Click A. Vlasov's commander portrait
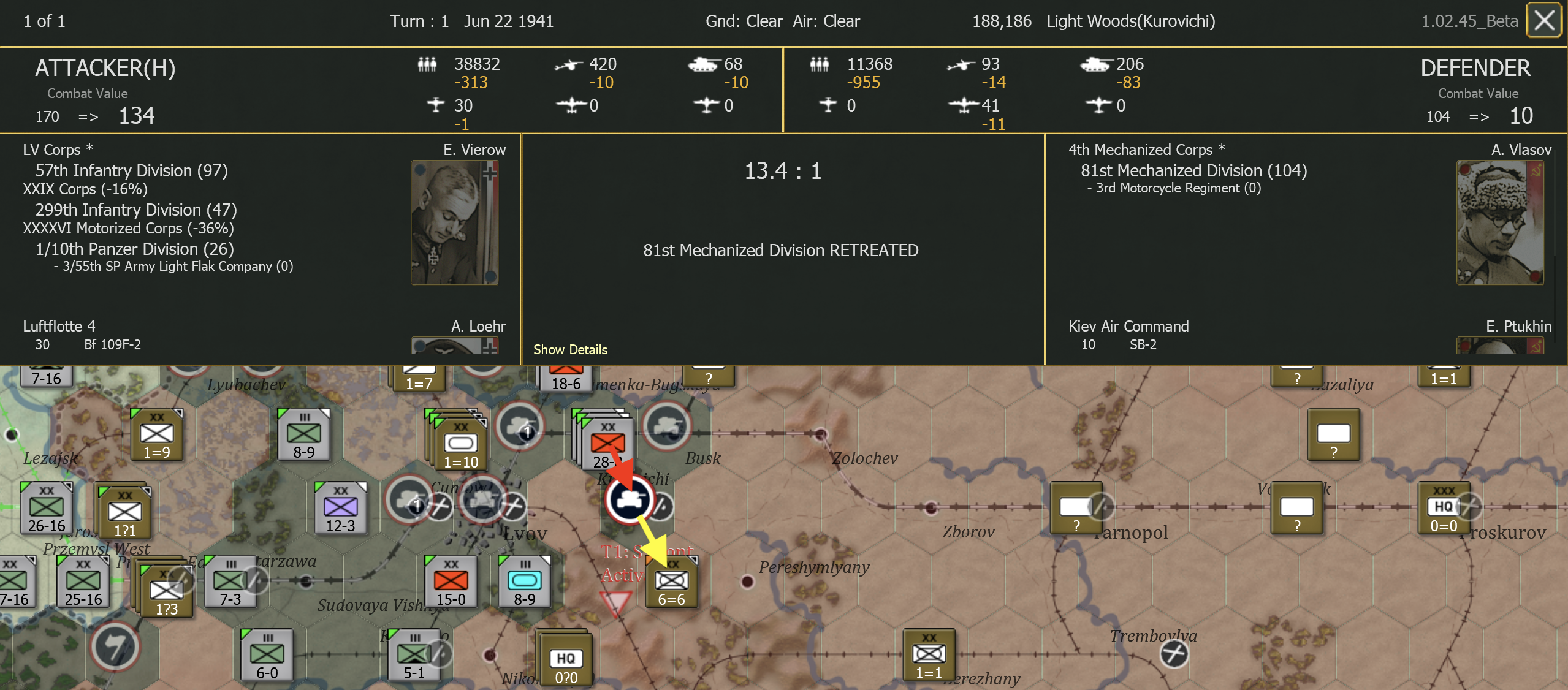 (x=1501, y=222)
